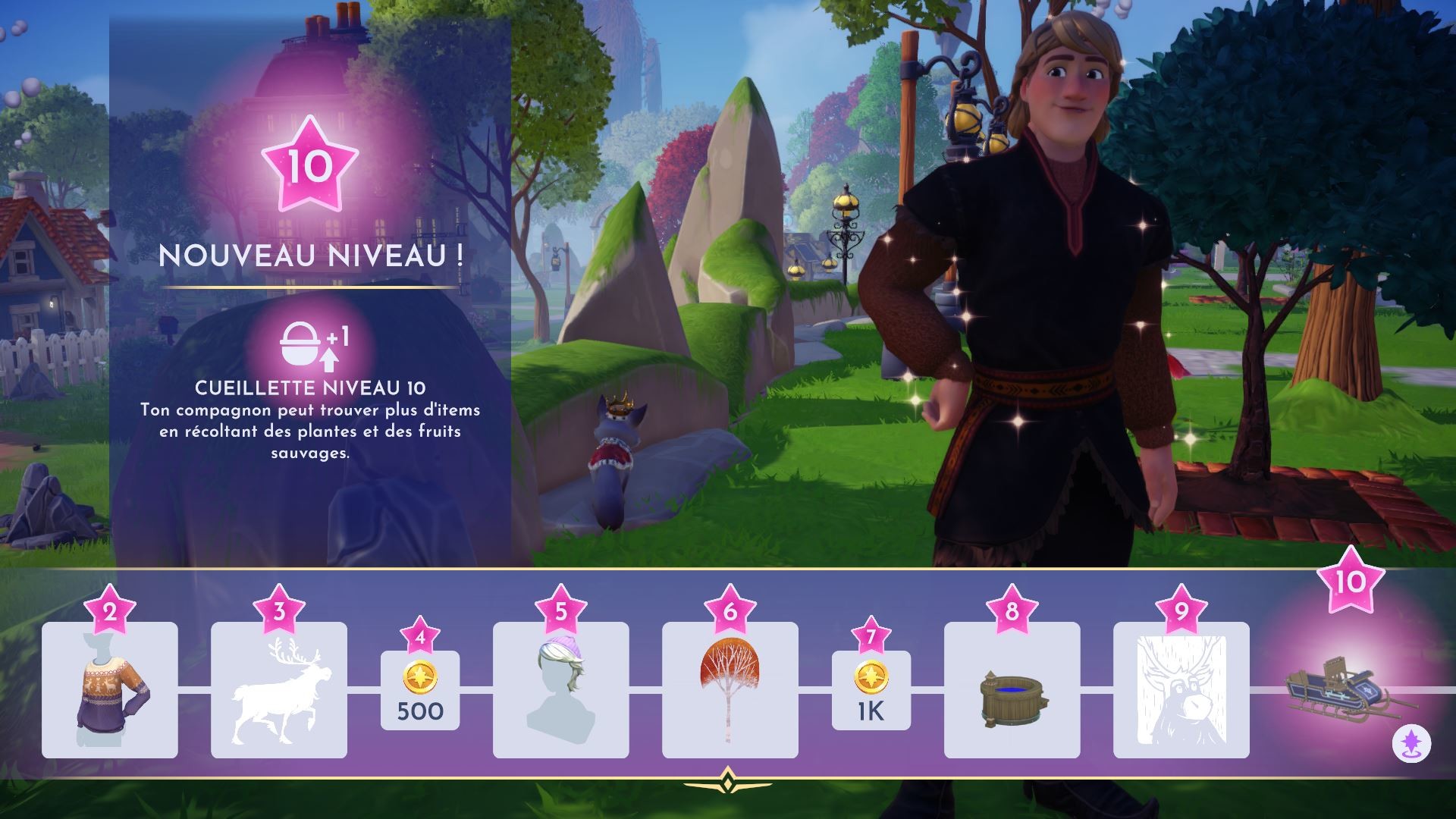The image size is (1456, 819).
Task: Click the level 2 star badge
Action: coord(109,612)
